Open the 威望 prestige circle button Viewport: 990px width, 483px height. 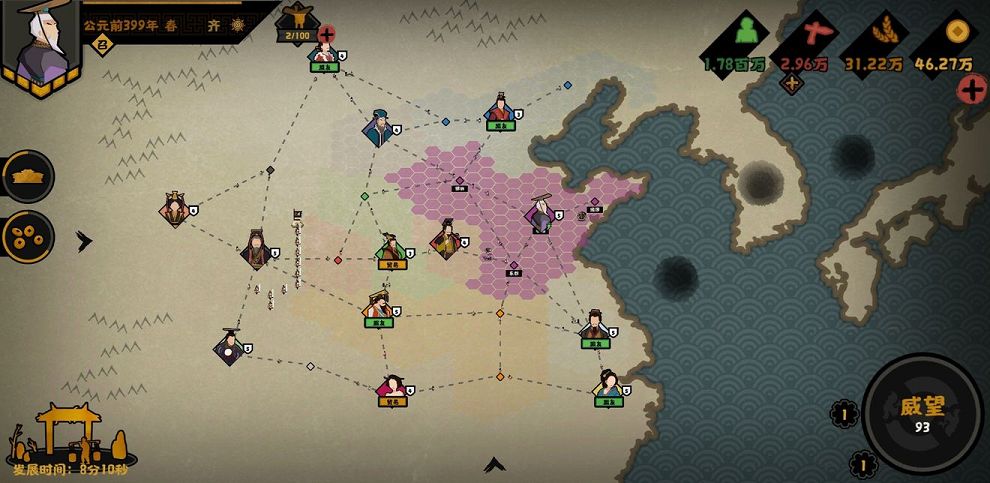click(x=922, y=412)
